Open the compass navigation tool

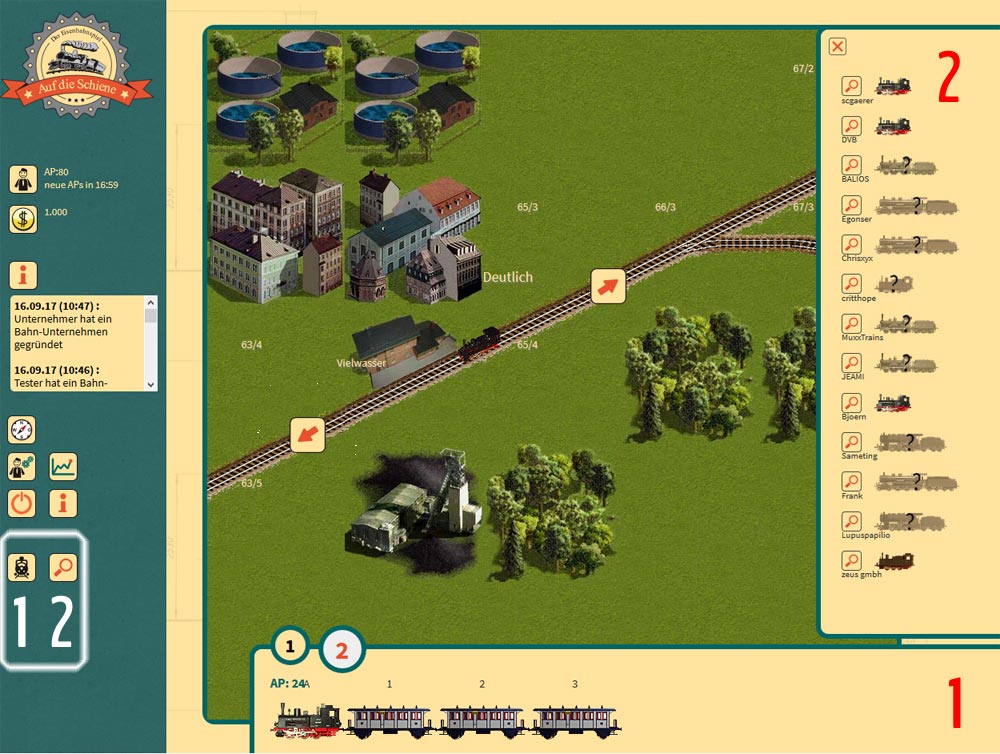pyautogui.click(x=22, y=429)
